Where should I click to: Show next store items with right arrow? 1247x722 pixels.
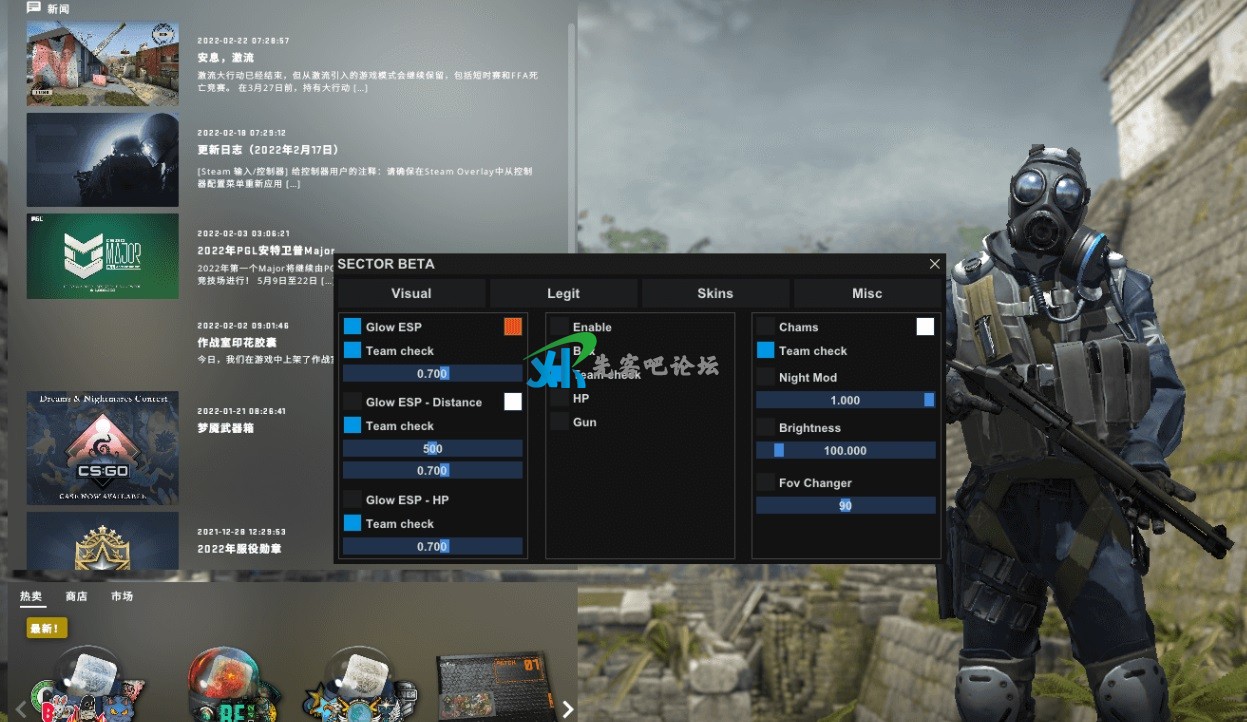[x=568, y=709]
